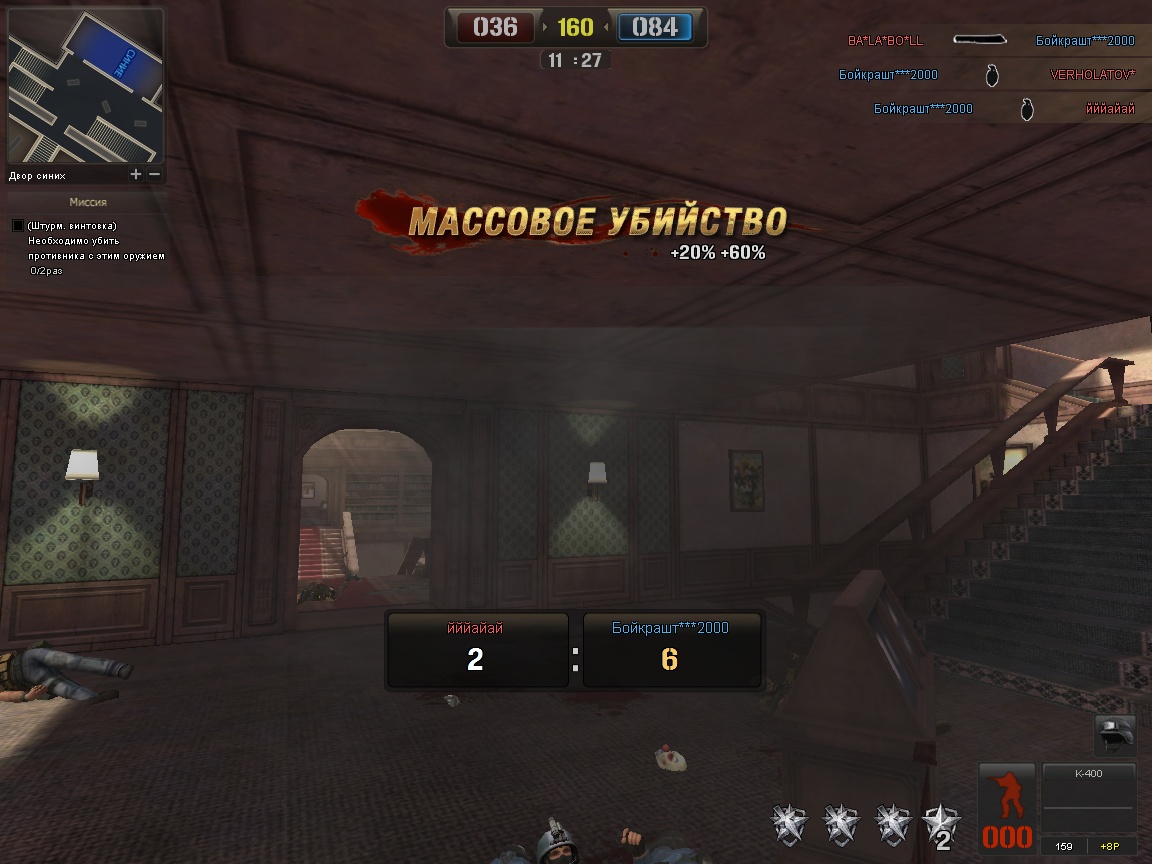The image size is (1152, 864).
Task: Toggle the assault rifle mission checkbox
Action: click(x=18, y=226)
